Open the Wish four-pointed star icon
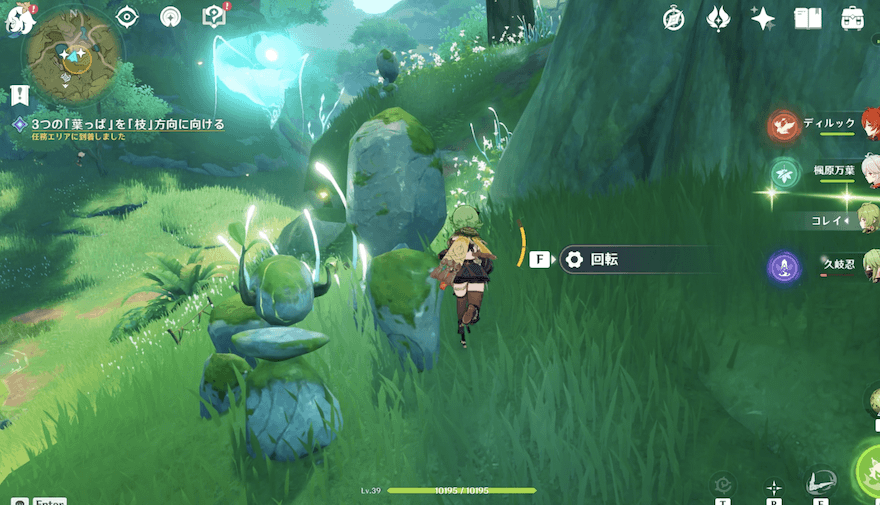This screenshot has width=880, height=505. click(x=763, y=18)
